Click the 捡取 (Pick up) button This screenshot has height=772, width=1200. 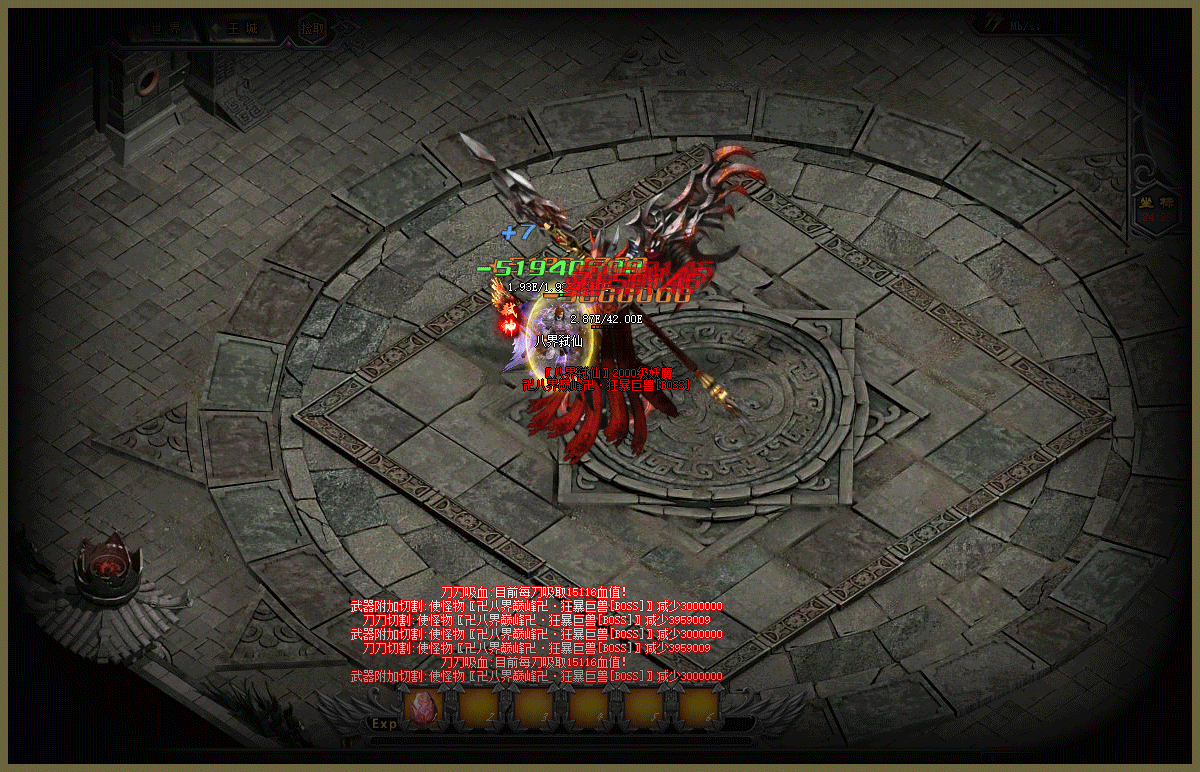pos(313,30)
